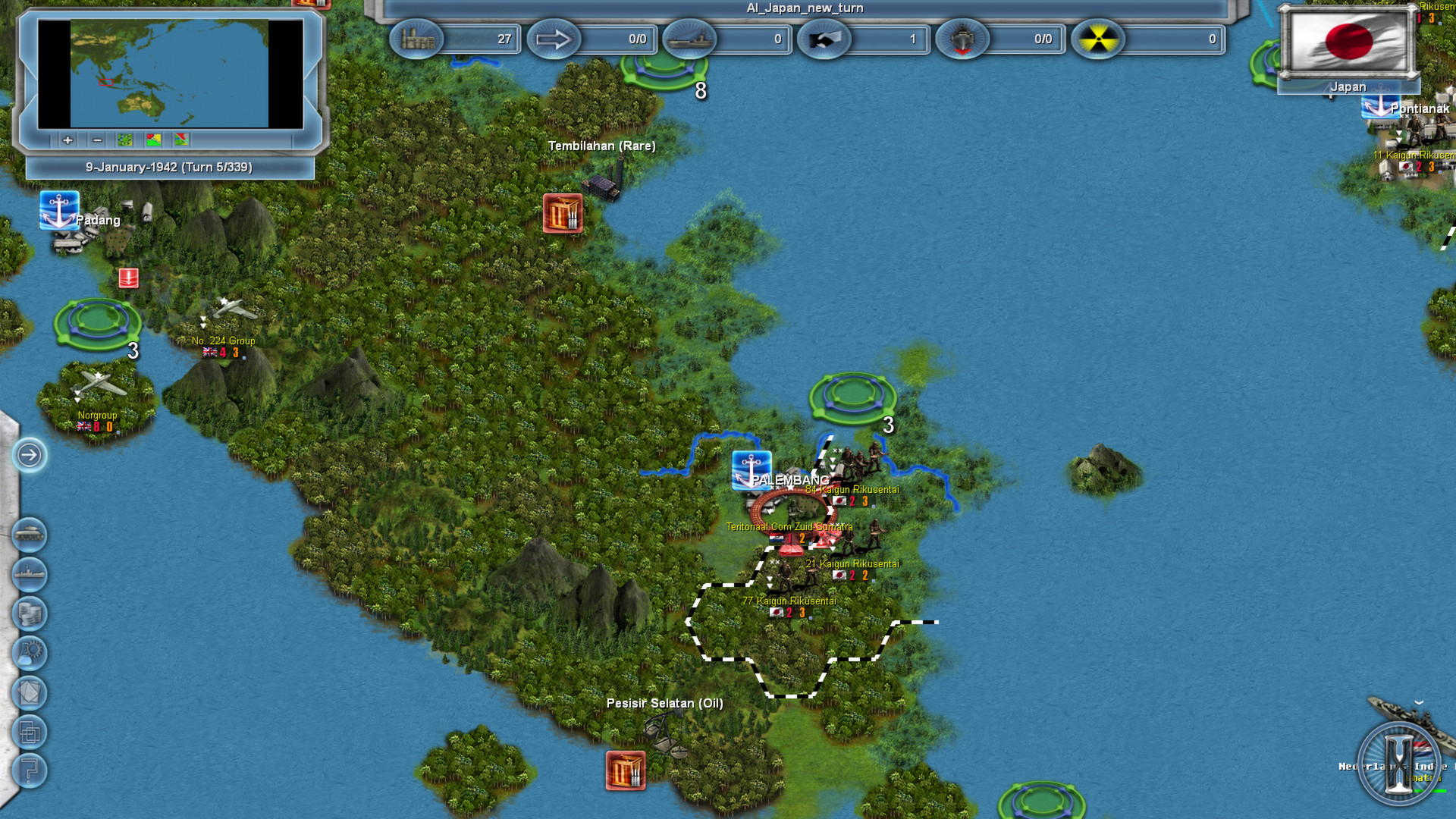Toggle the political map view mode
1456x819 pixels.
coord(152,140)
